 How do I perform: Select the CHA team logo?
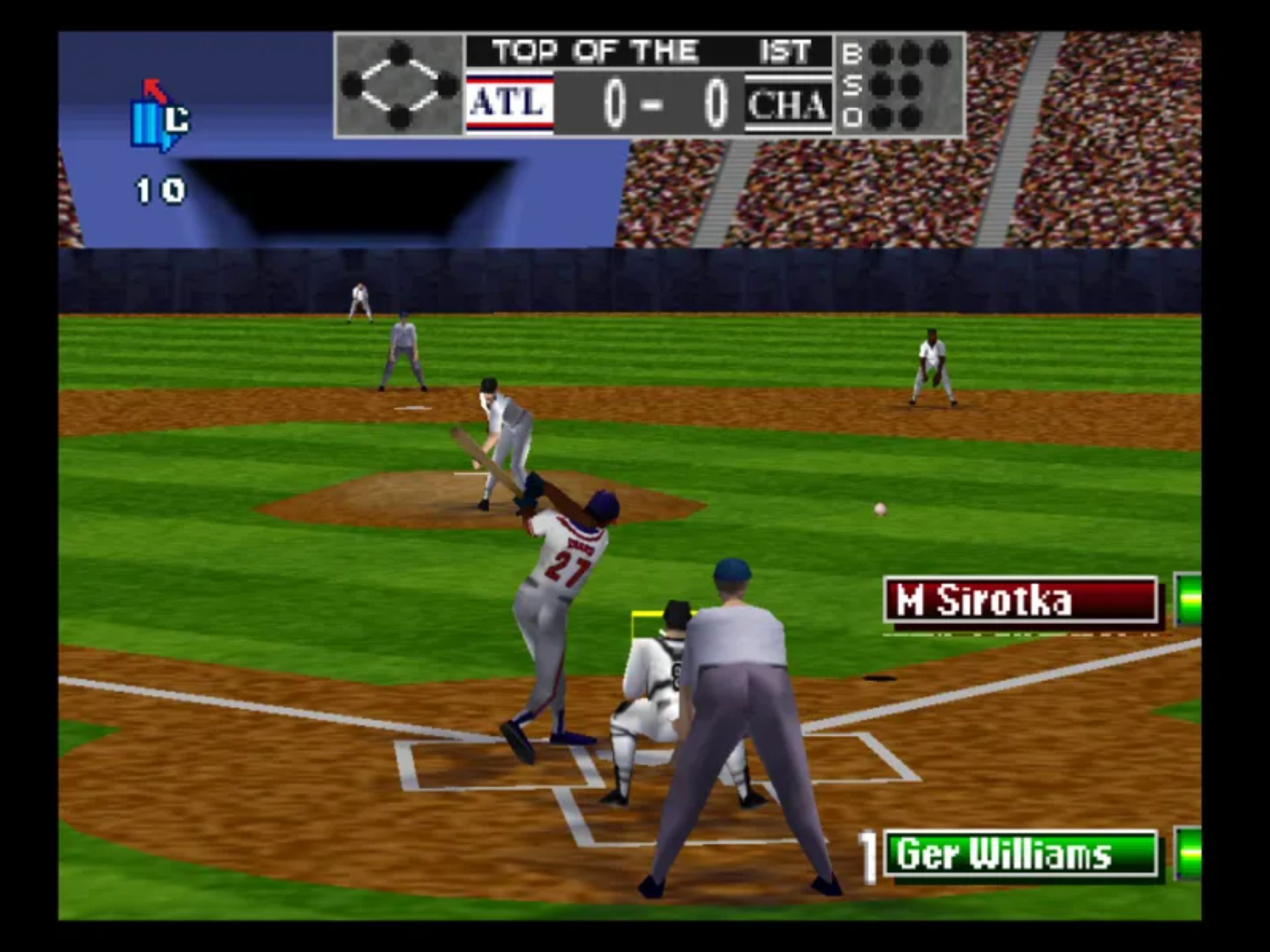tap(787, 104)
